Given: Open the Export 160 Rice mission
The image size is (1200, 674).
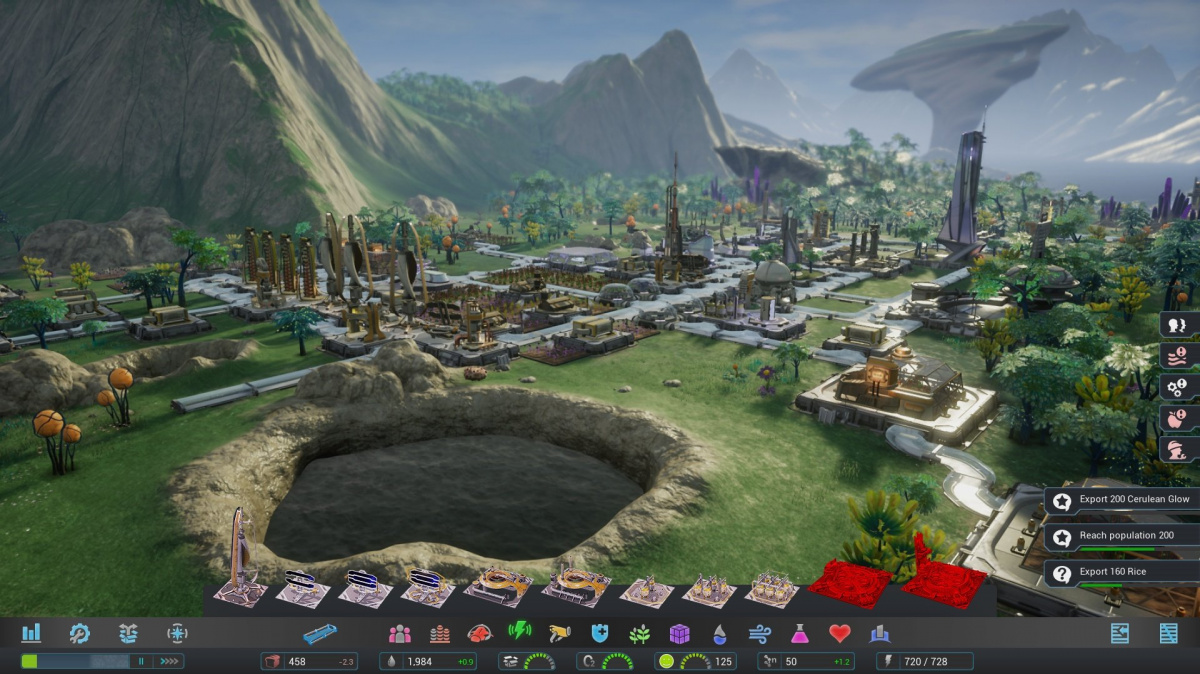Looking at the screenshot, I should 1122,573.
